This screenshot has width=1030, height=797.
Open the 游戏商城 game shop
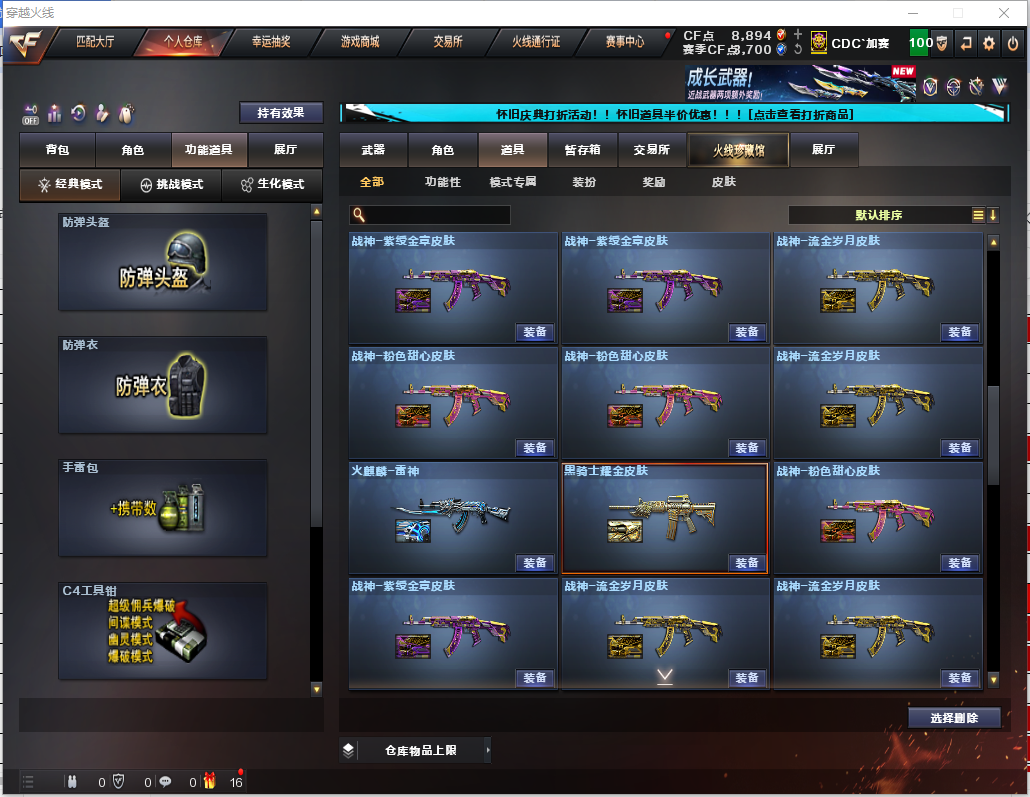[x=359, y=42]
